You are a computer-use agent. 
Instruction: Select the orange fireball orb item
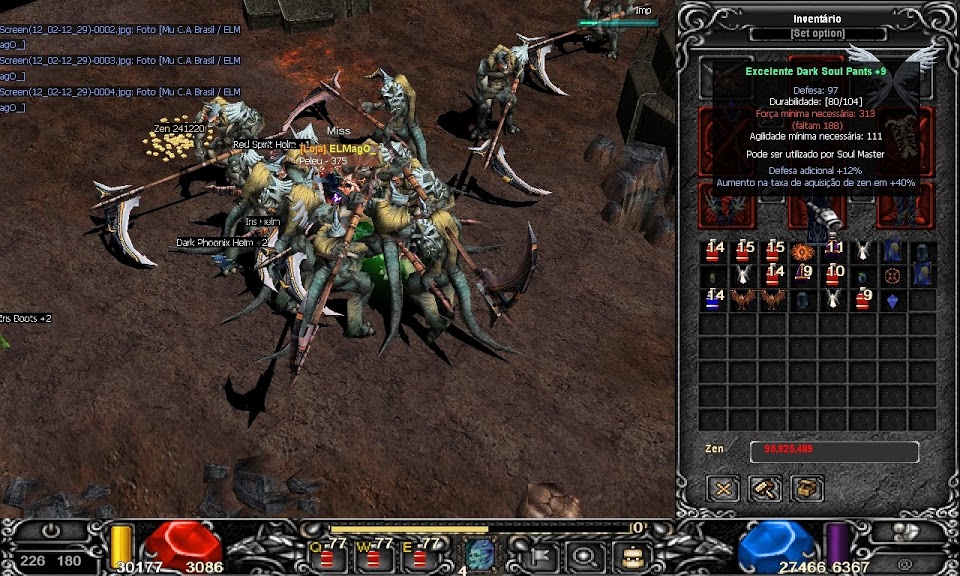pos(802,251)
